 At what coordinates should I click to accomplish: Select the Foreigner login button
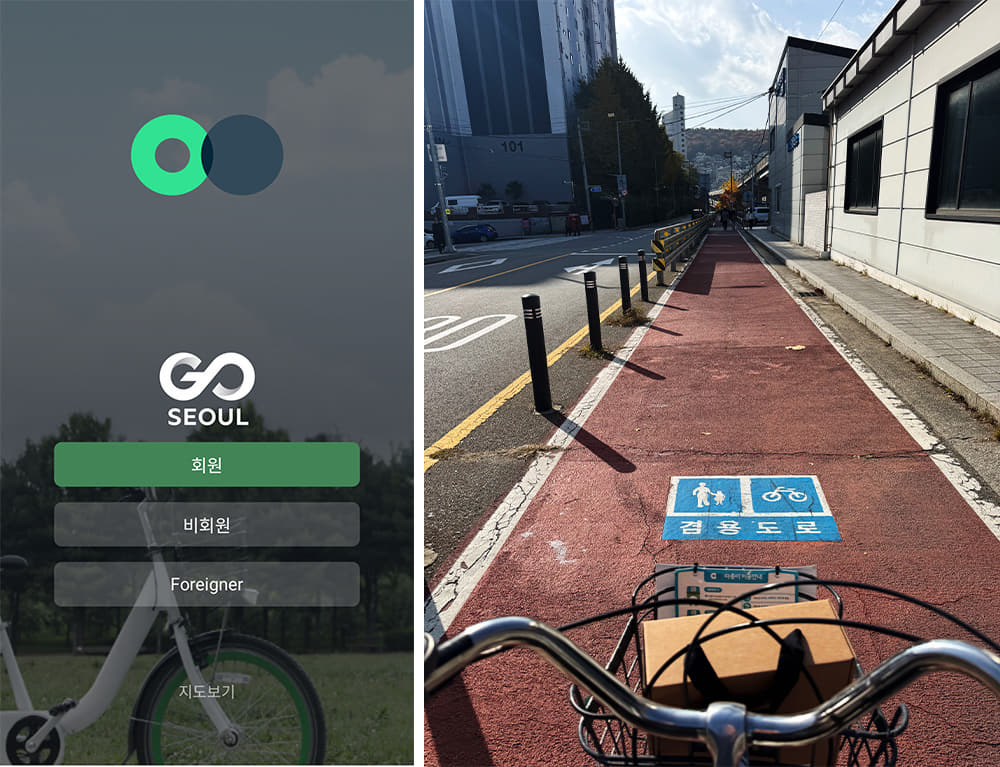206,584
